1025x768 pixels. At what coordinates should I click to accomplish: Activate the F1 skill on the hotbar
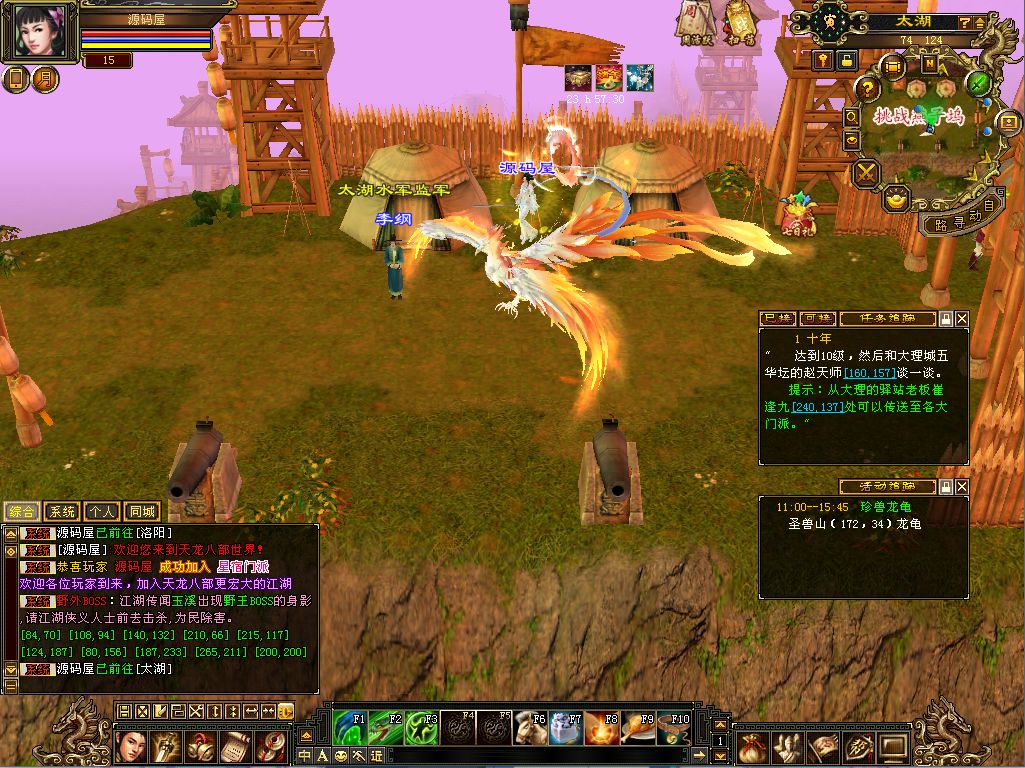[x=351, y=728]
